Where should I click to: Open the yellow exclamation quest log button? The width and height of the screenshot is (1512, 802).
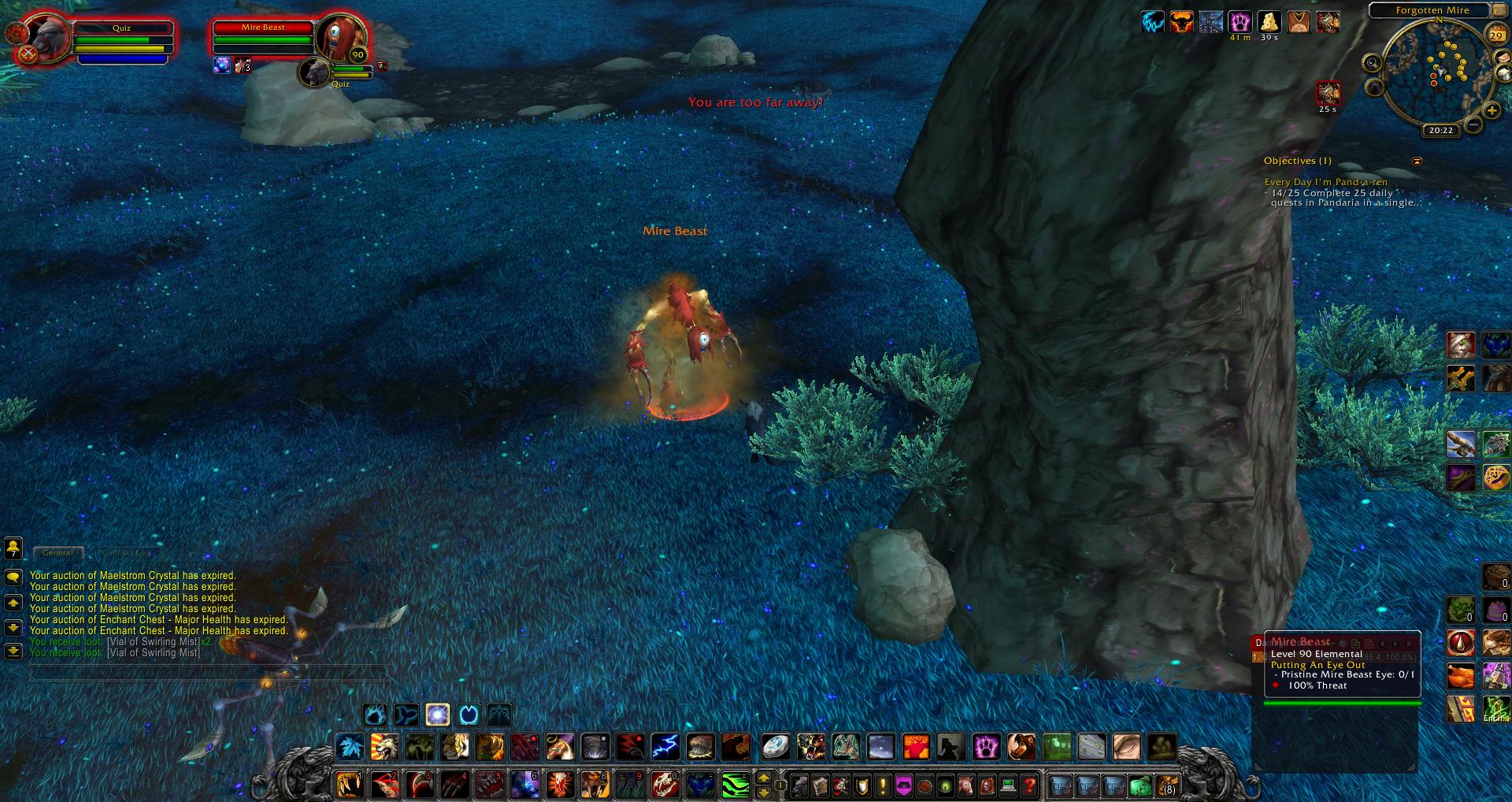pos(884,785)
